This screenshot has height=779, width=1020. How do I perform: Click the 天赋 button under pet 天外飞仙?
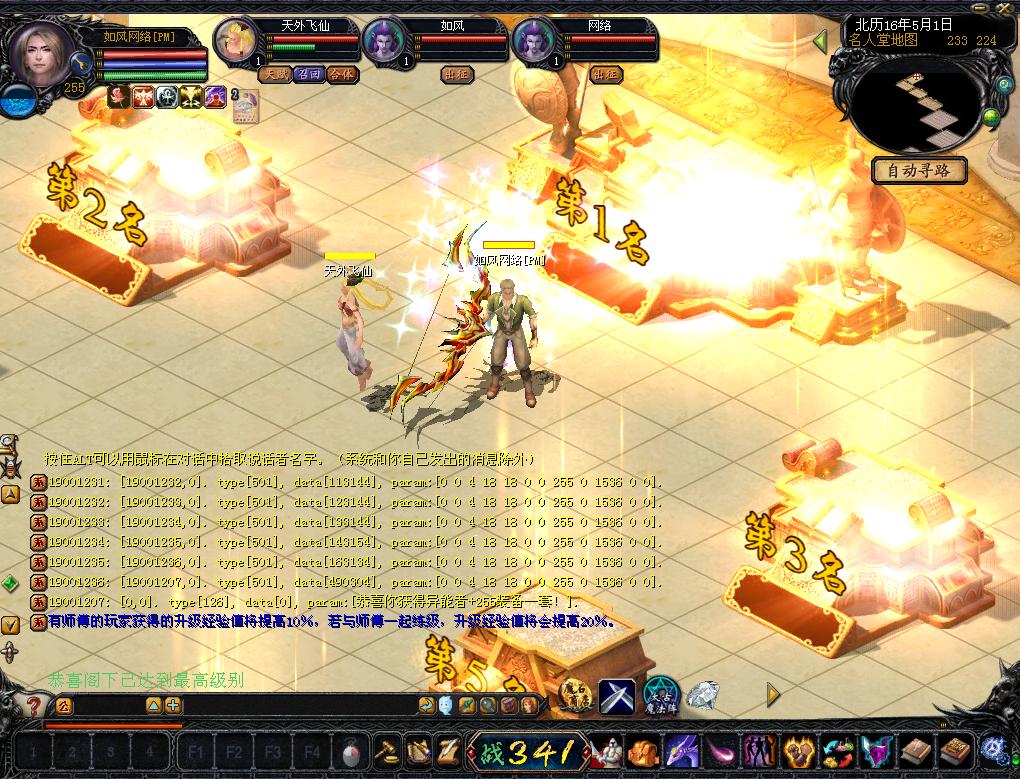tap(273, 74)
